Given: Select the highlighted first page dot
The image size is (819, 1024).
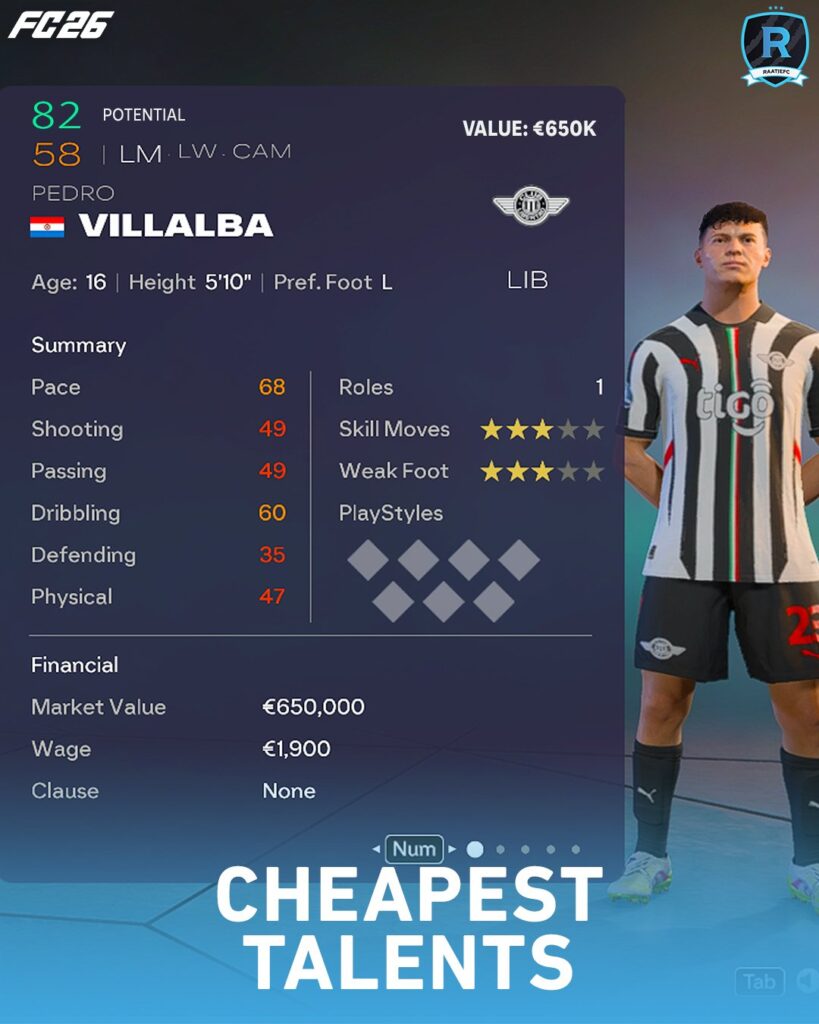Looking at the screenshot, I should (475, 849).
